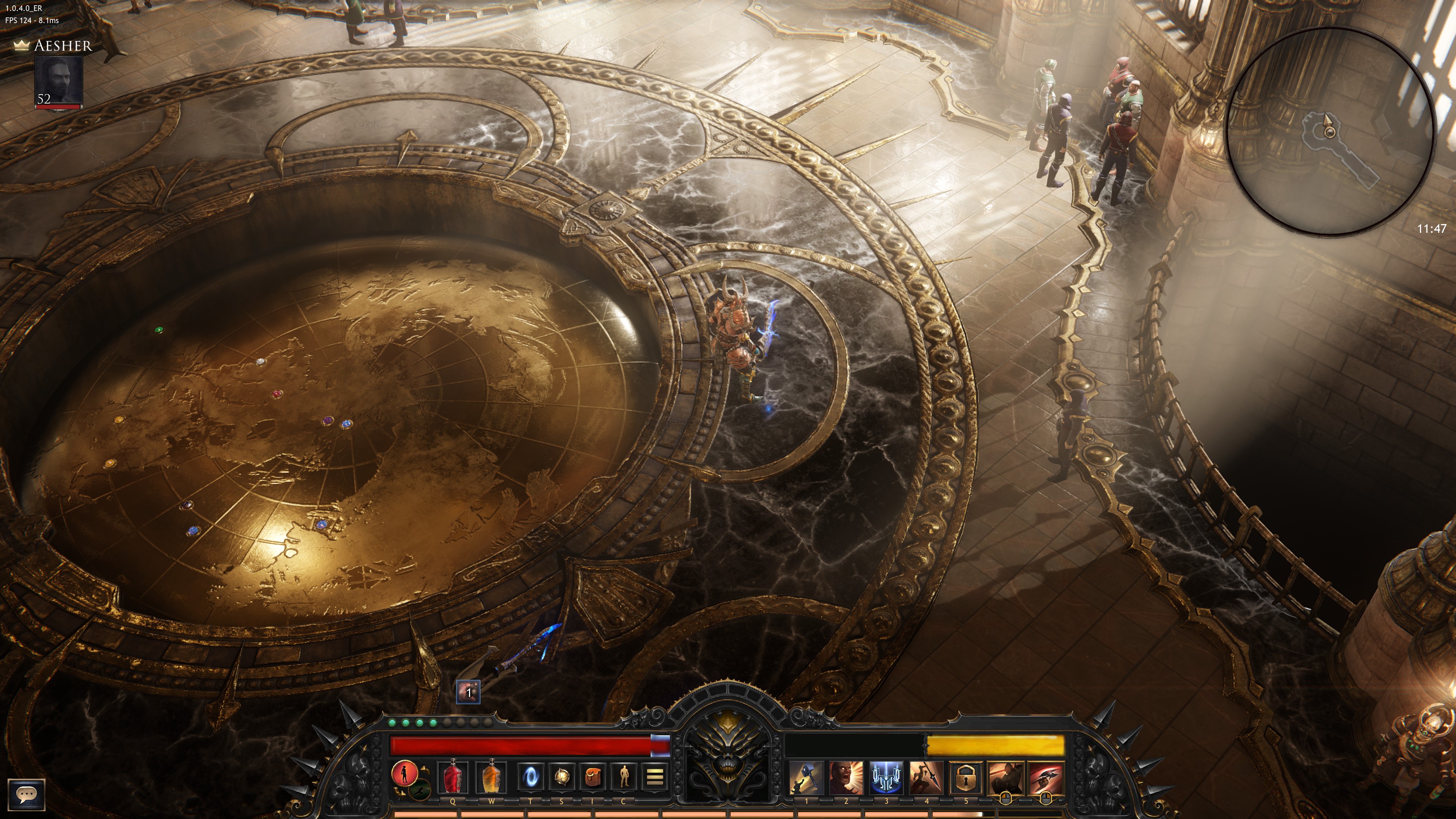Select the locked skill slot
The height and width of the screenshot is (819, 1456).
click(x=965, y=778)
